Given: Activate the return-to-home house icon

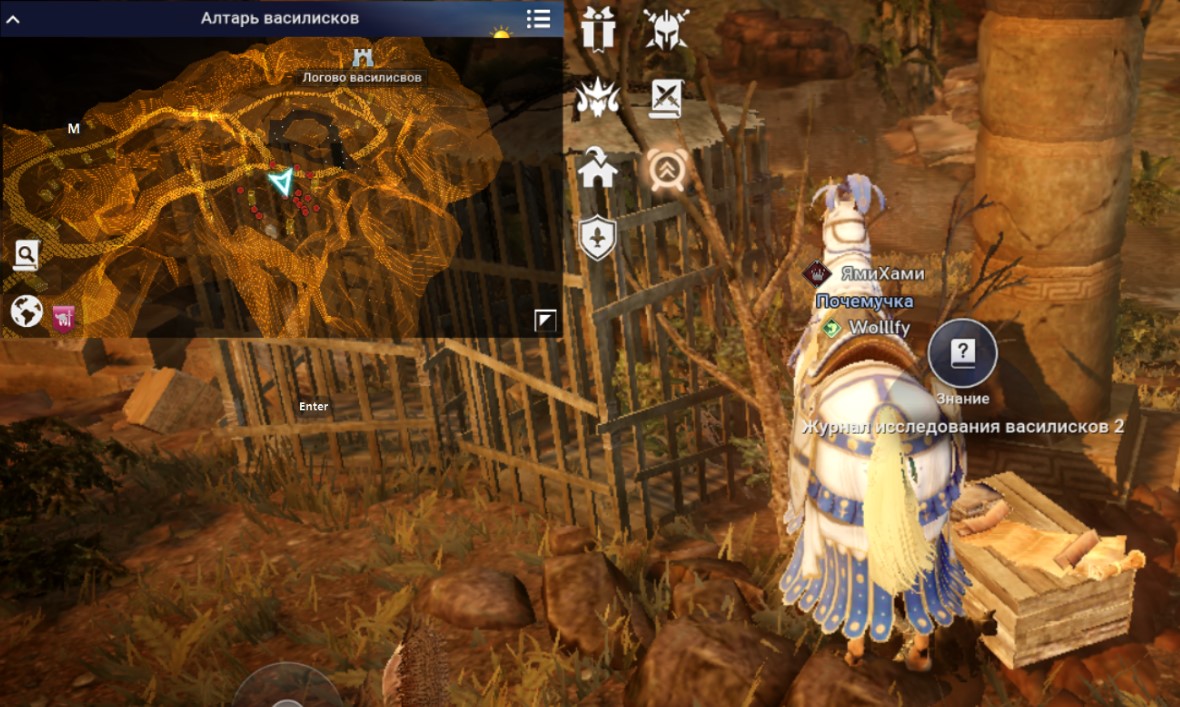Looking at the screenshot, I should (x=598, y=169).
